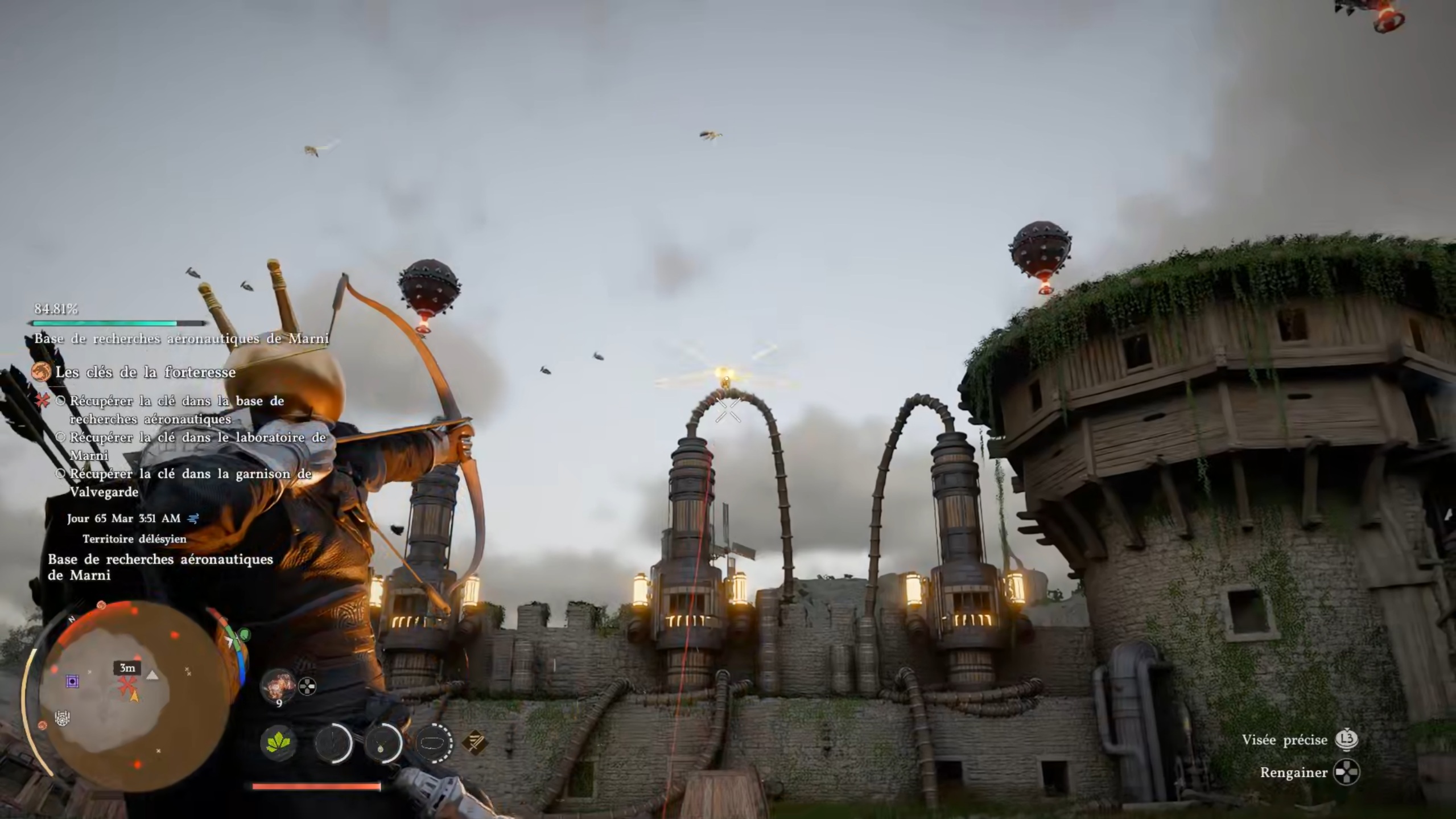This screenshot has height=819, width=1456.
Task: Select the grey triangle marker on minimap
Action: [152, 676]
